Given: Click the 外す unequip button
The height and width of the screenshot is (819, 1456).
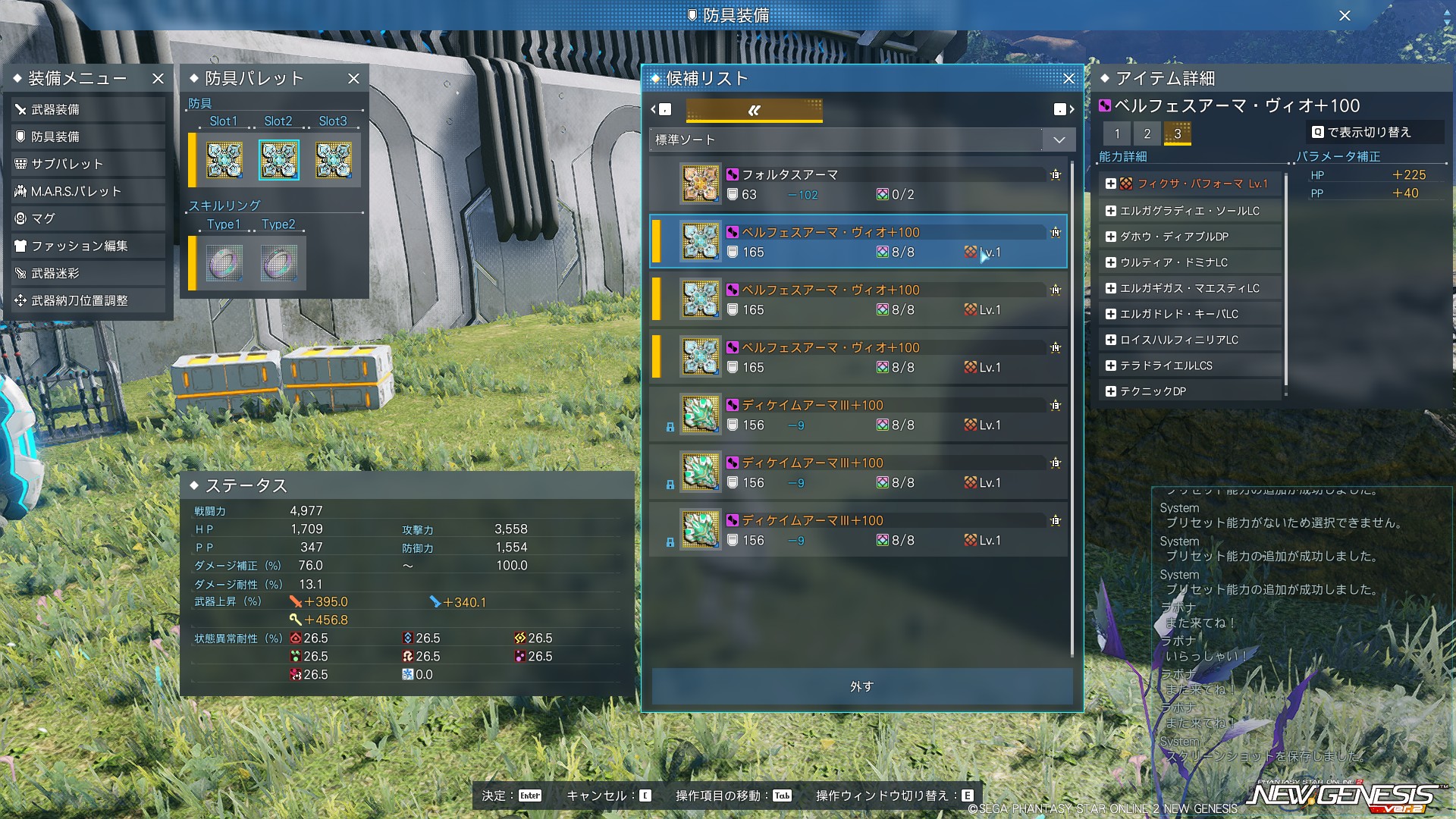Looking at the screenshot, I should point(861,686).
